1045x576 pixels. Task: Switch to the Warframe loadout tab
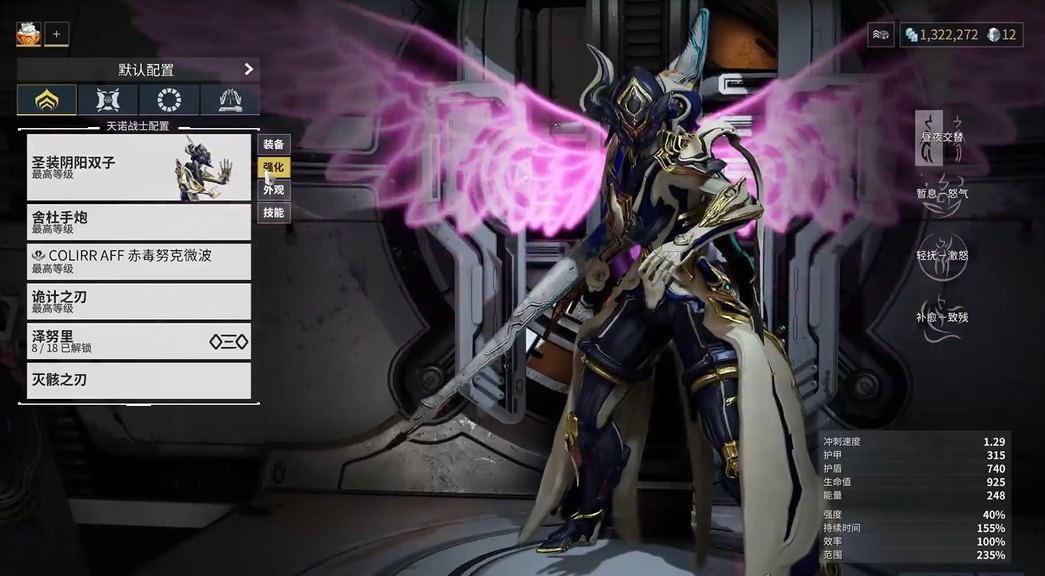[x=46, y=100]
